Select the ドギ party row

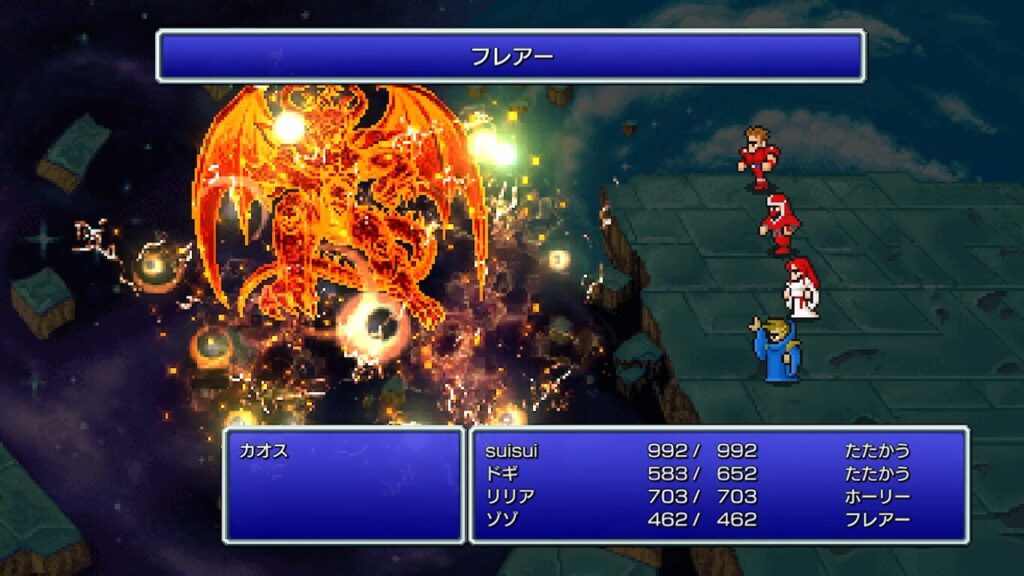click(501, 474)
